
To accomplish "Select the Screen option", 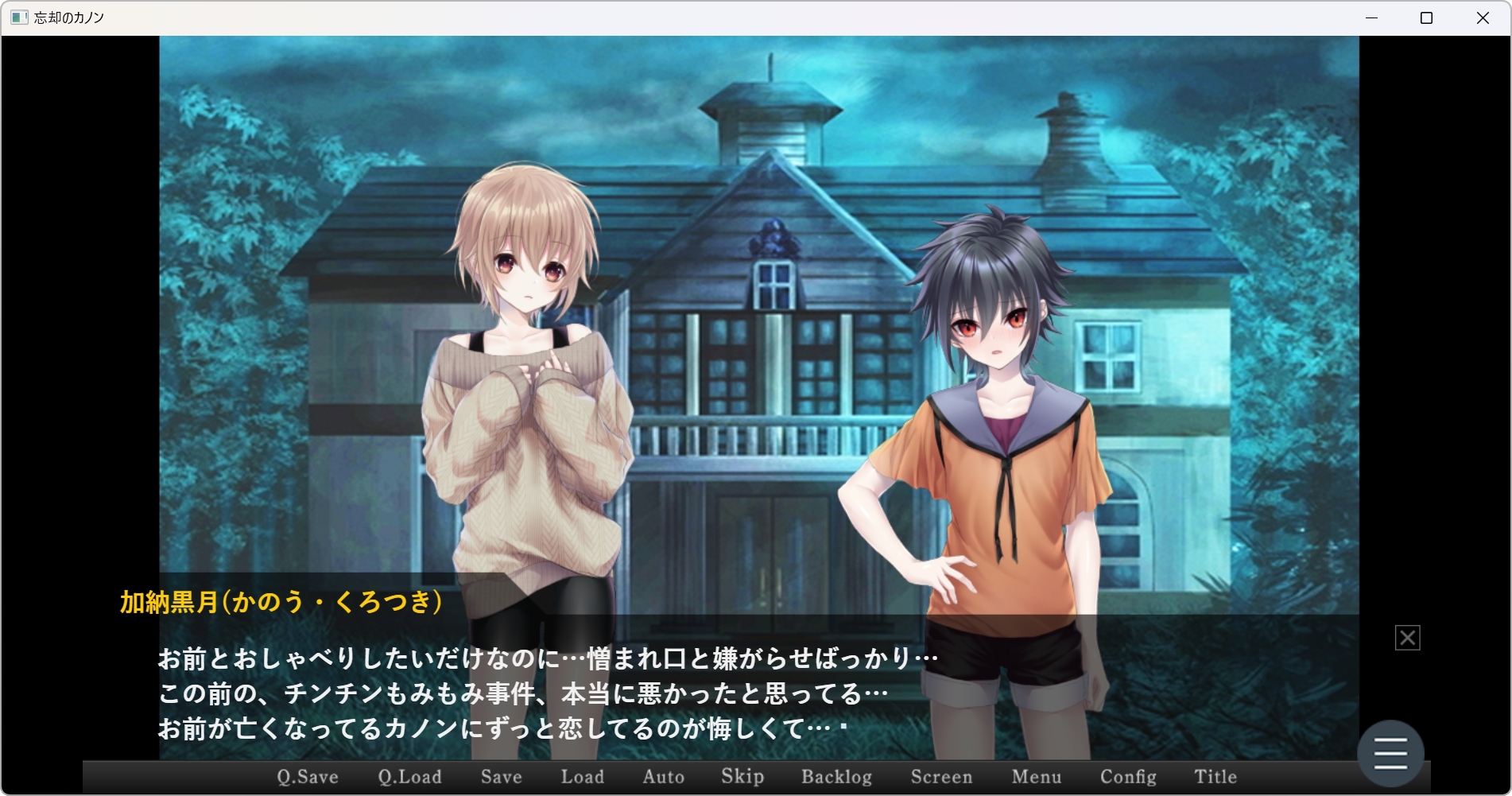I will tap(941, 777).
